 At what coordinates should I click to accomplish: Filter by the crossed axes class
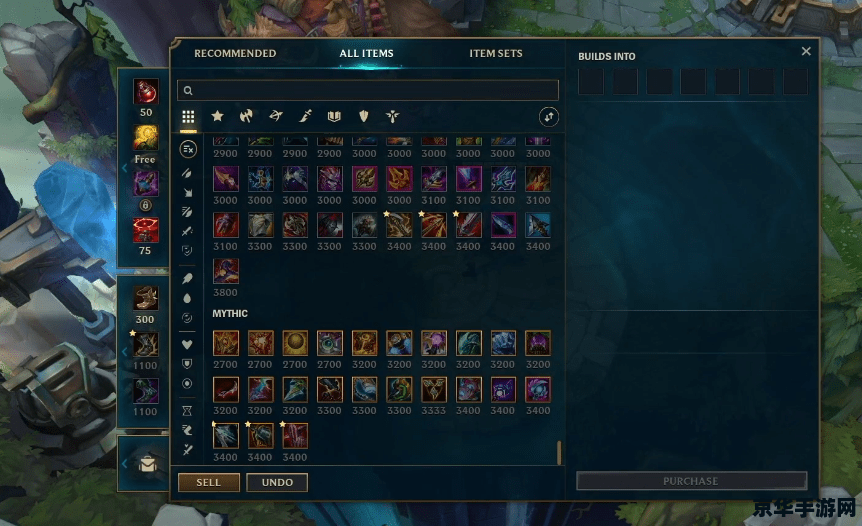click(247, 117)
